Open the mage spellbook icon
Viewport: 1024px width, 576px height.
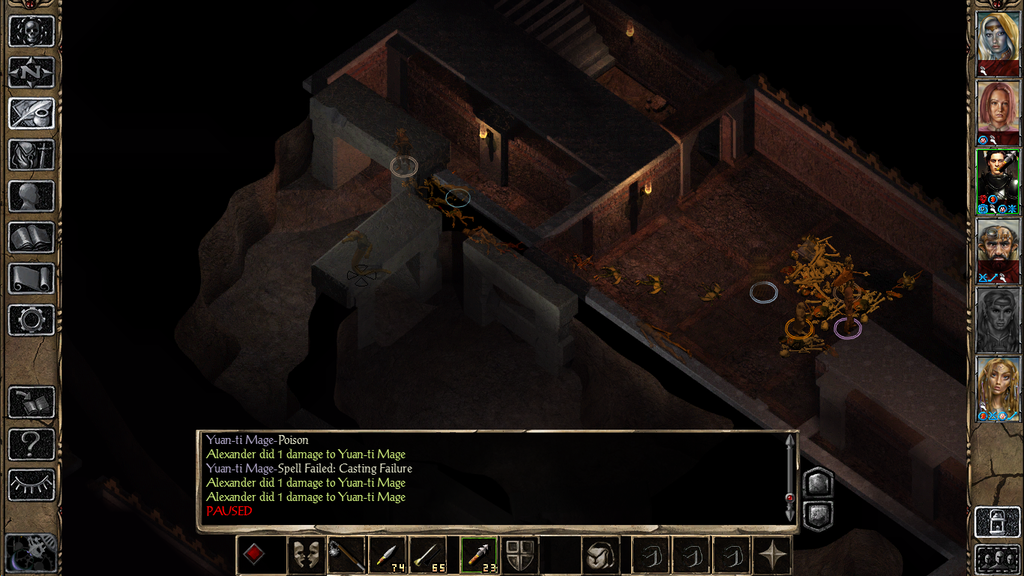tap(31, 237)
